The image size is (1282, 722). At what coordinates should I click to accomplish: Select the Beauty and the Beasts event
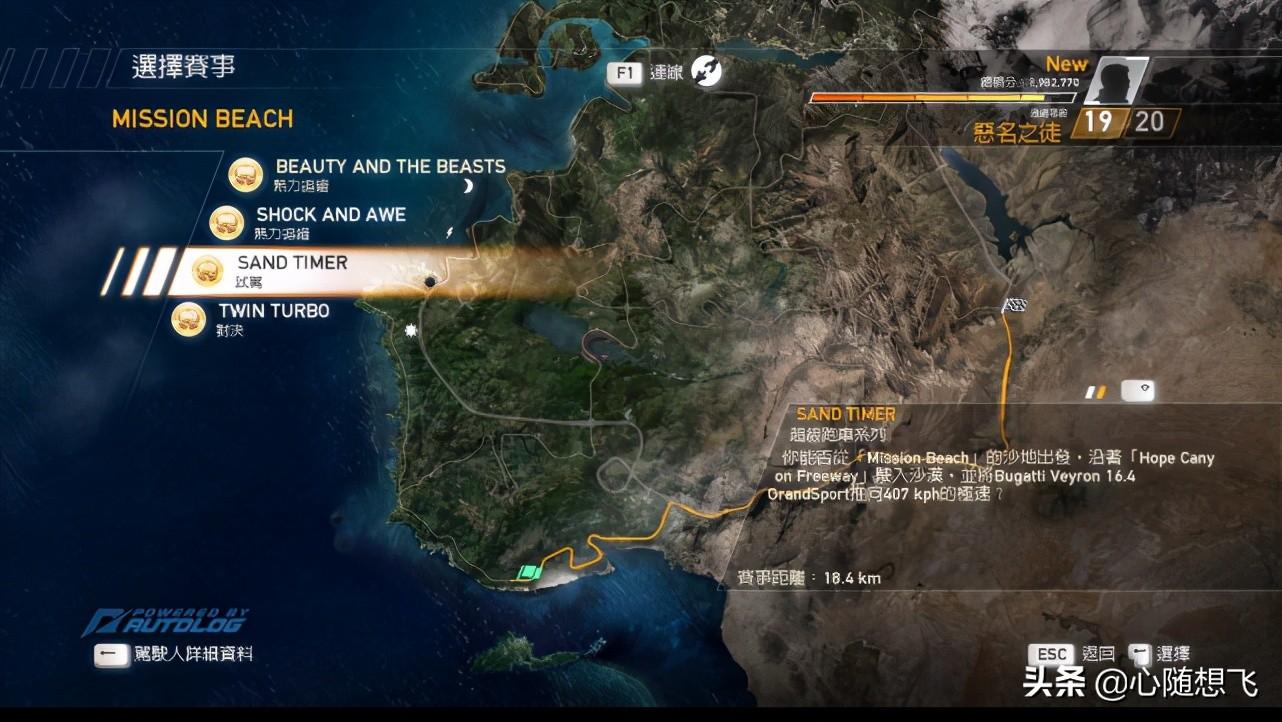[389, 167]
